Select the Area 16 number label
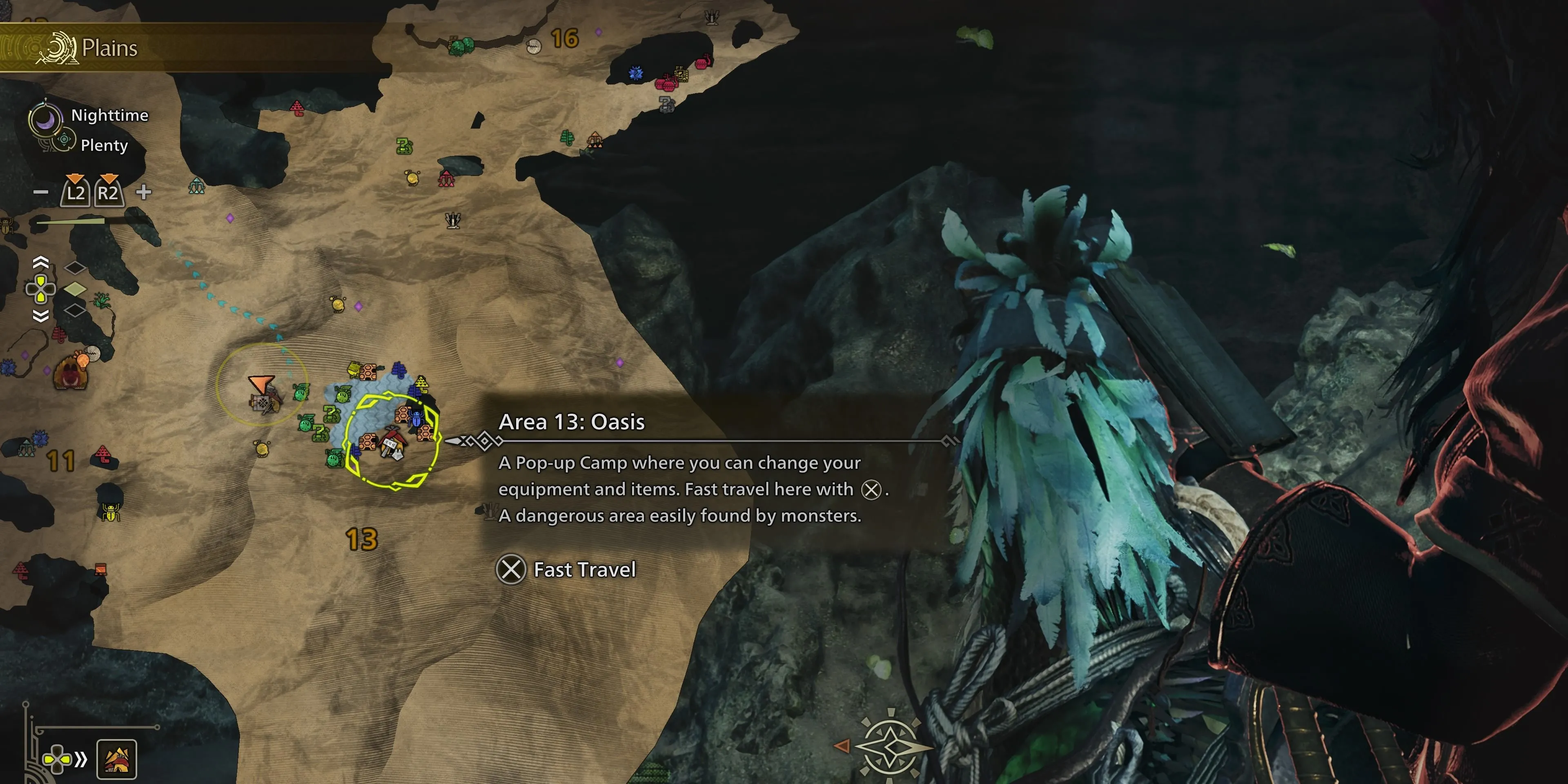The image size is (1568, 784). (x=564, y=39)
